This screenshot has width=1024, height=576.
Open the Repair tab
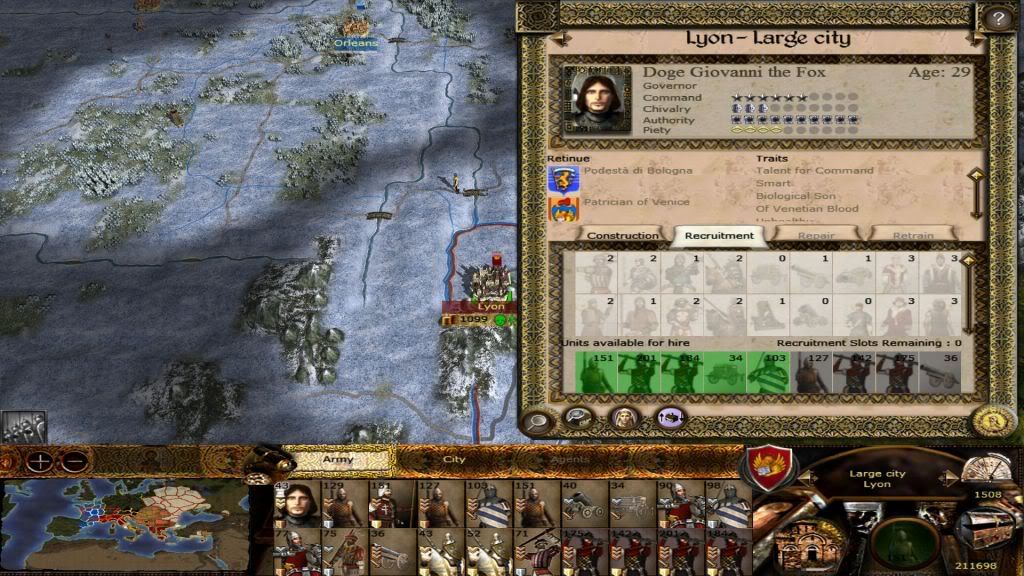coord(815,236)
